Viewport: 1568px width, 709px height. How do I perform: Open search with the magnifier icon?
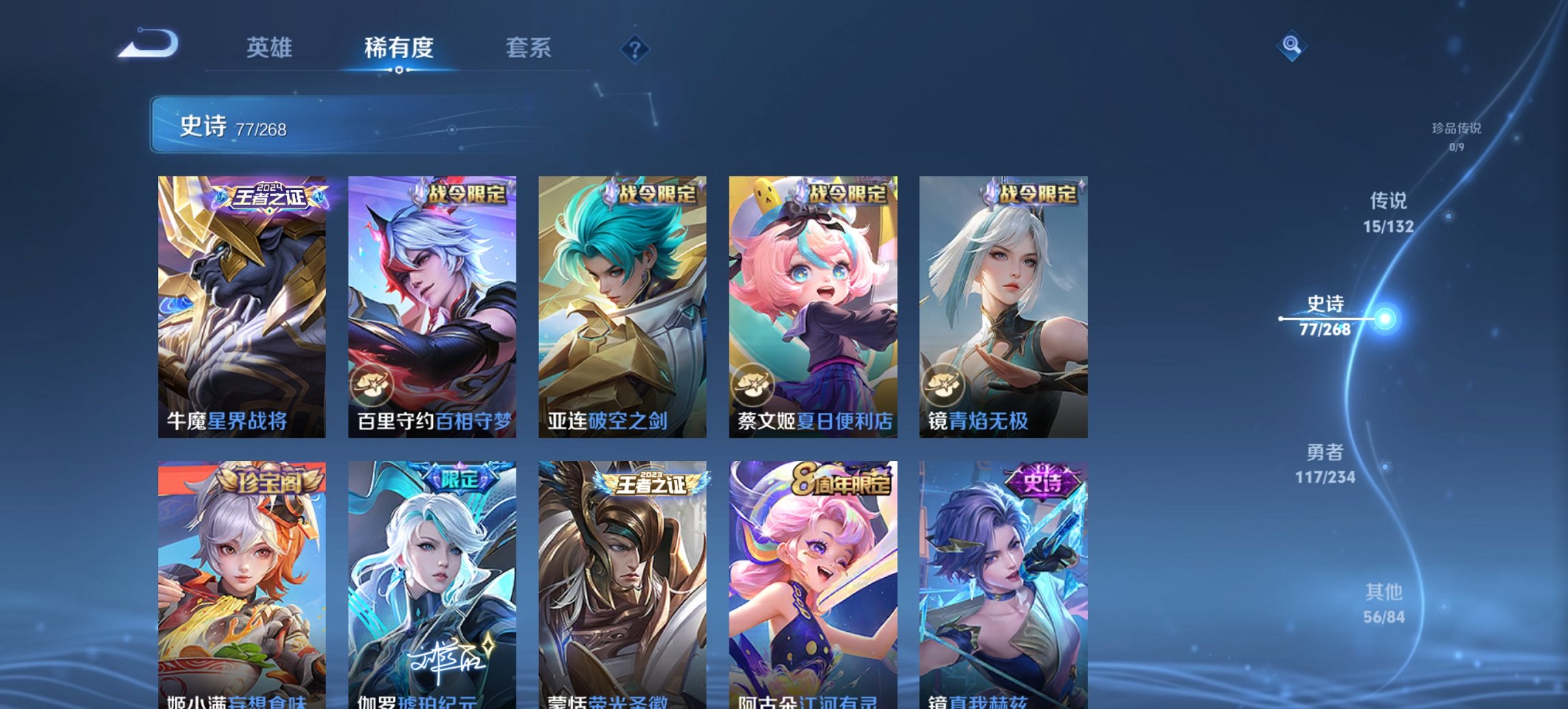click(x=1290, y=46)
